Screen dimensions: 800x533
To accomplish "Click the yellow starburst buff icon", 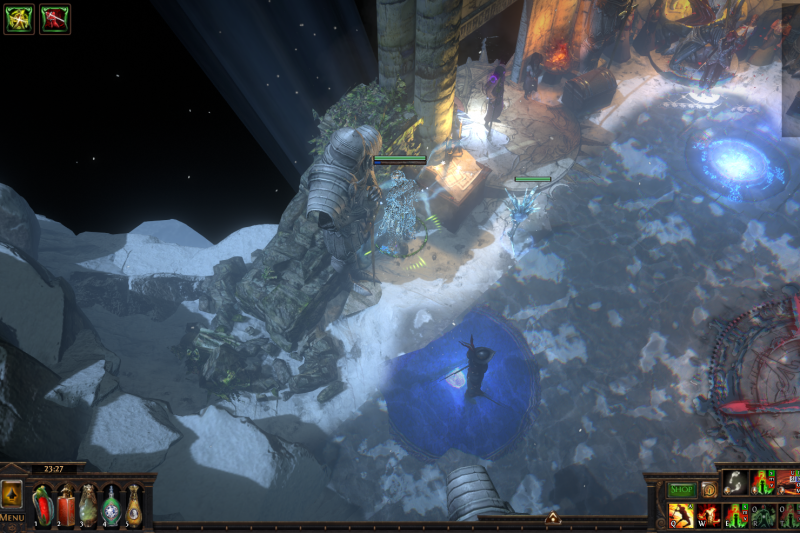I will point(18,18).
